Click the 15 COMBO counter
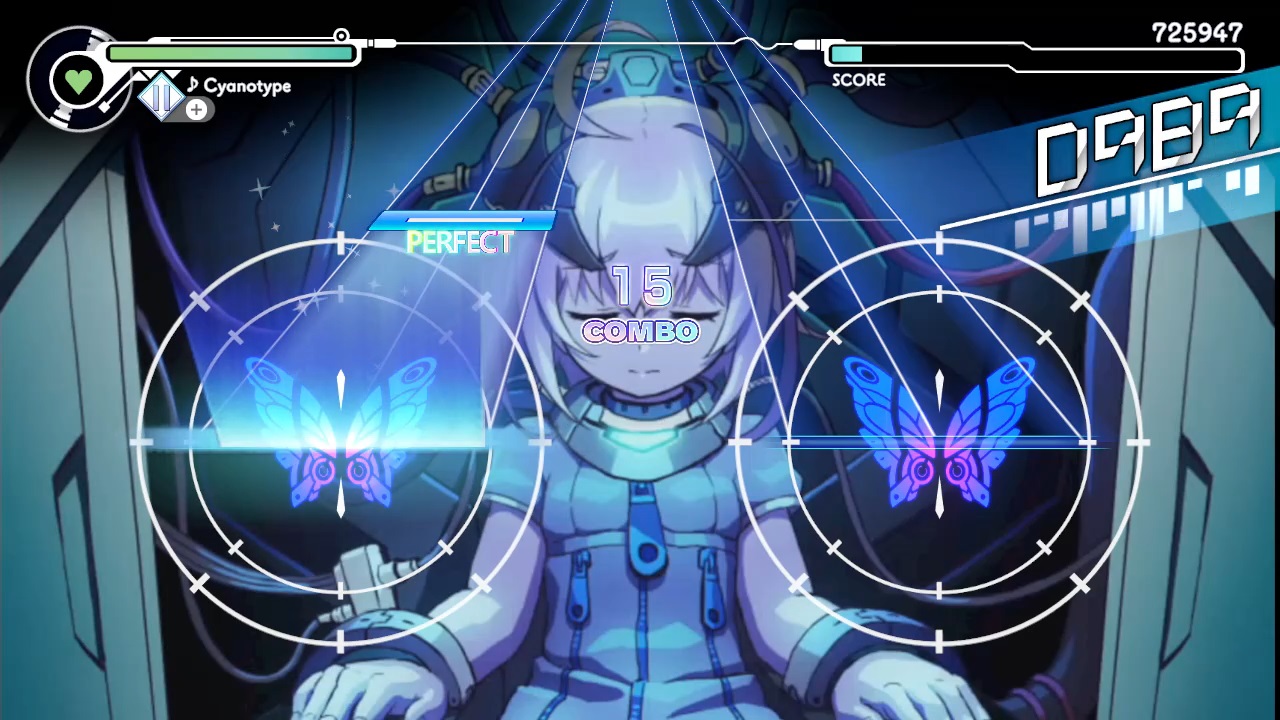The image size is (1280, 720). 640,307
